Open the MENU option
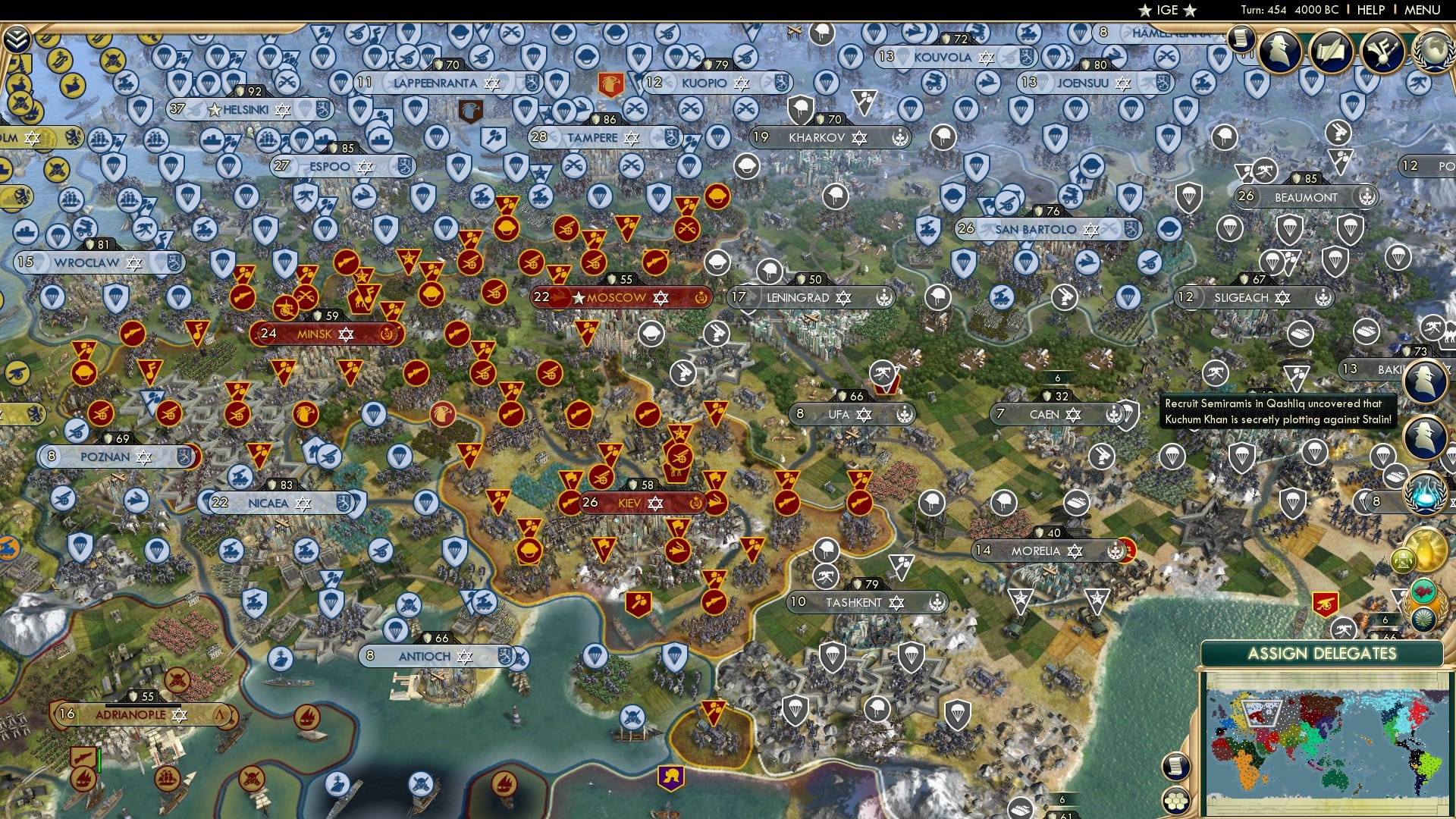 (x=1424, y=10)
